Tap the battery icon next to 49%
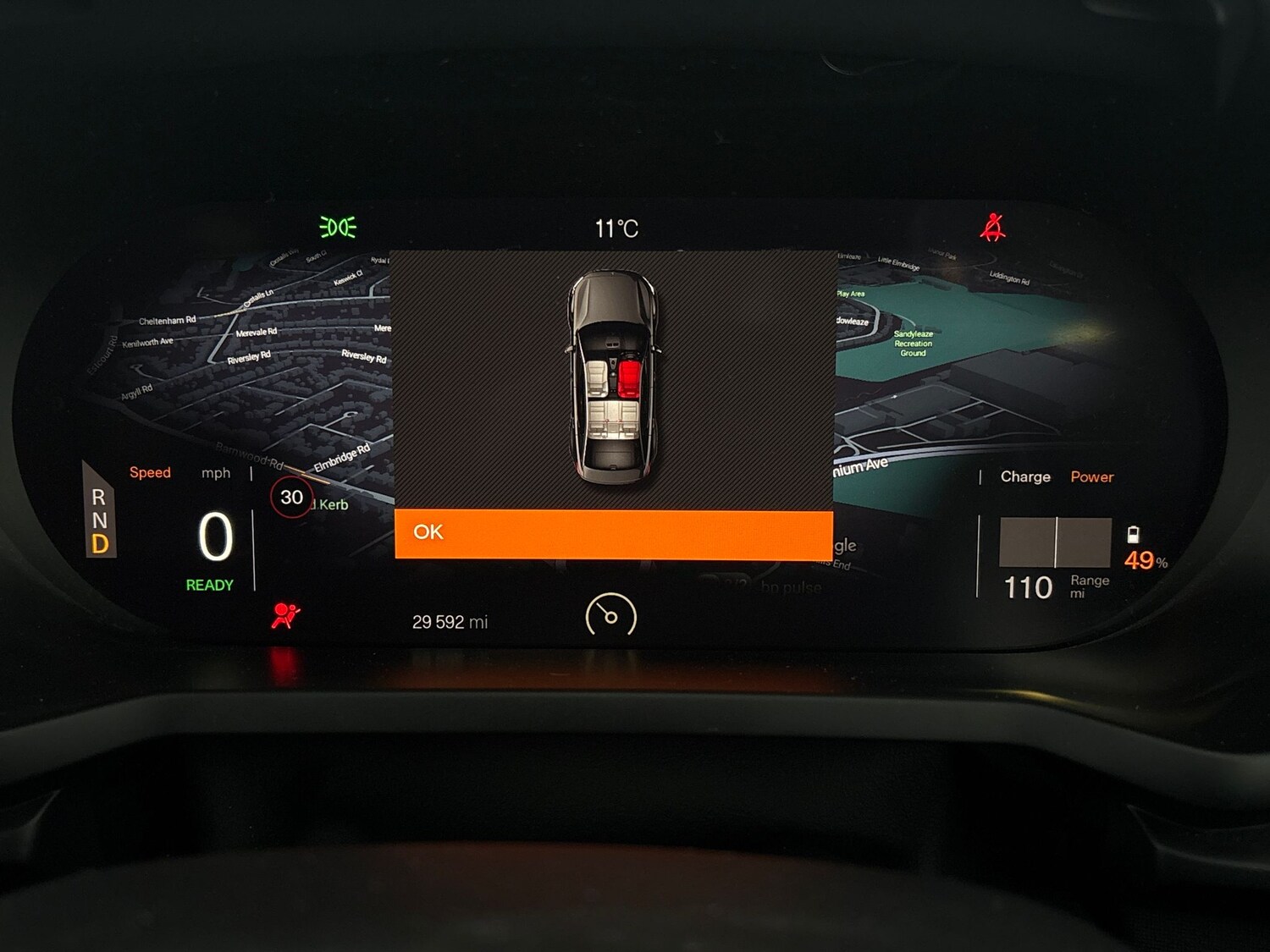Image resolution: width=1270 pixels, height=952 pixels. pos(1135,536)
